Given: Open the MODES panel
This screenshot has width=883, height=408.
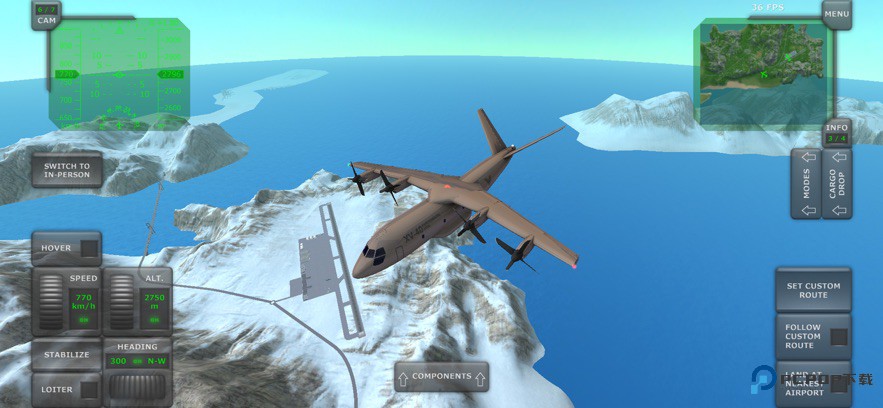Looking at the screenshot, I should pyautogui.click(x=807, y=184).
